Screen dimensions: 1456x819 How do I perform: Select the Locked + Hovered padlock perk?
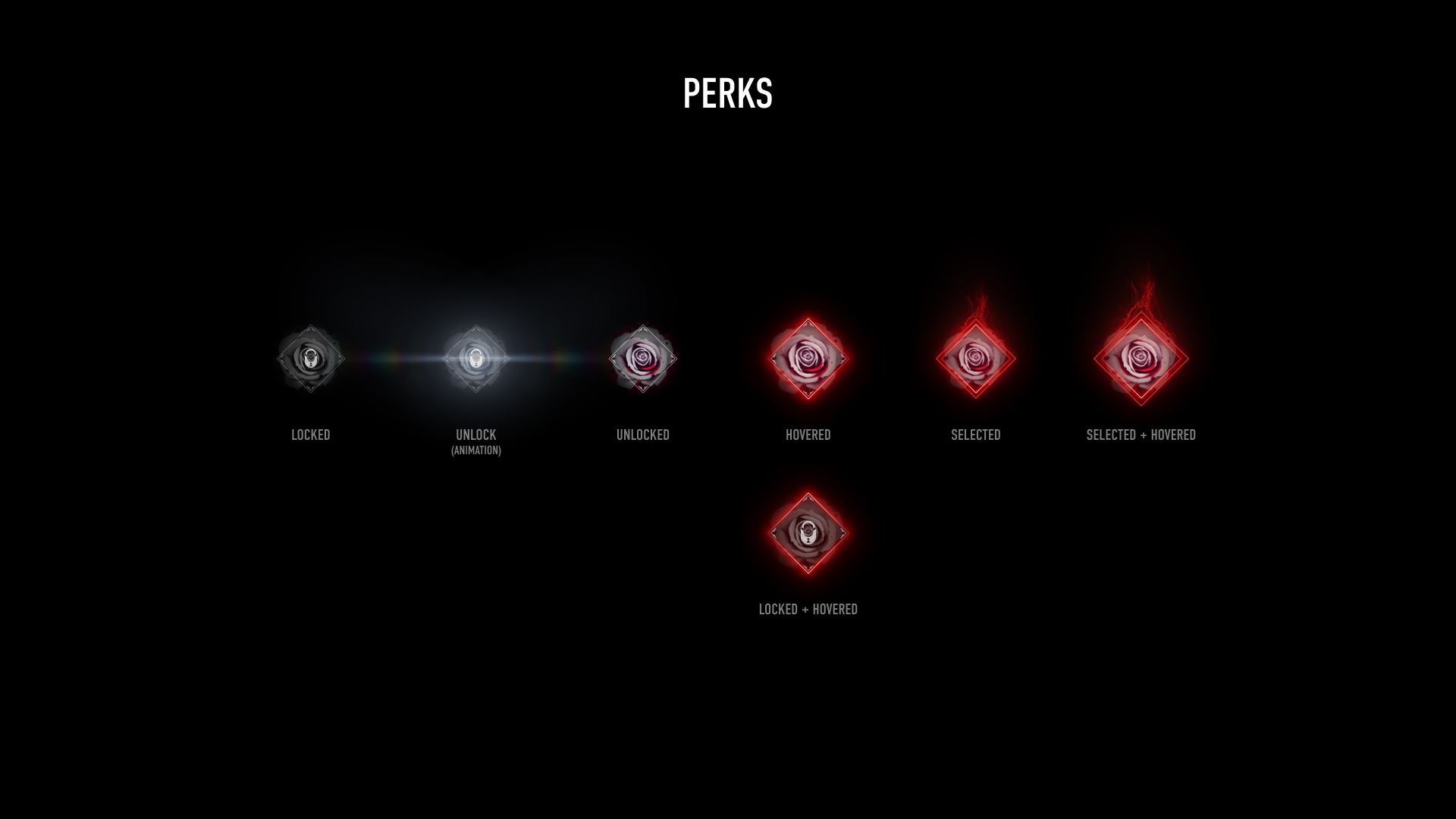pyautogui.click(x=808, y=533)
